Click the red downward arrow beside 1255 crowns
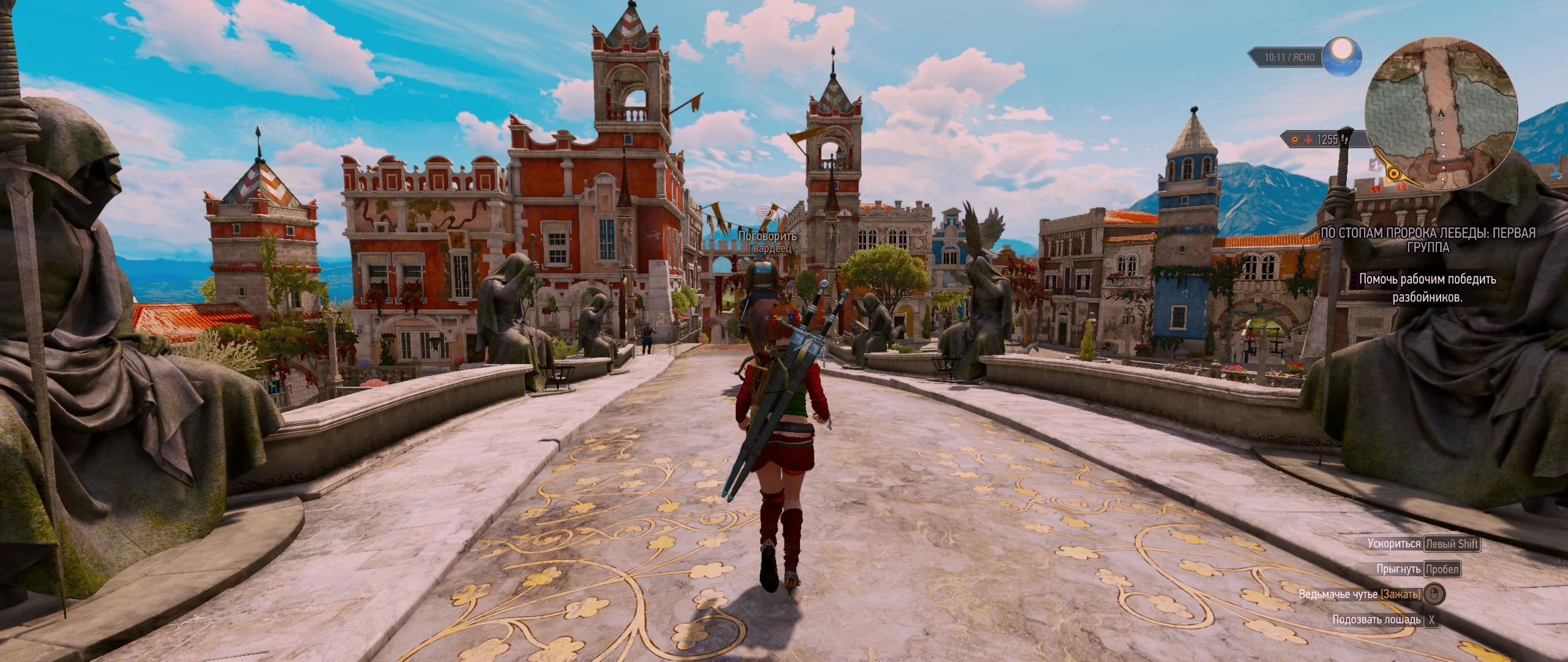Image resolution: width=1568 pixels, height=662 pixels. click(x=1308, y=140)
